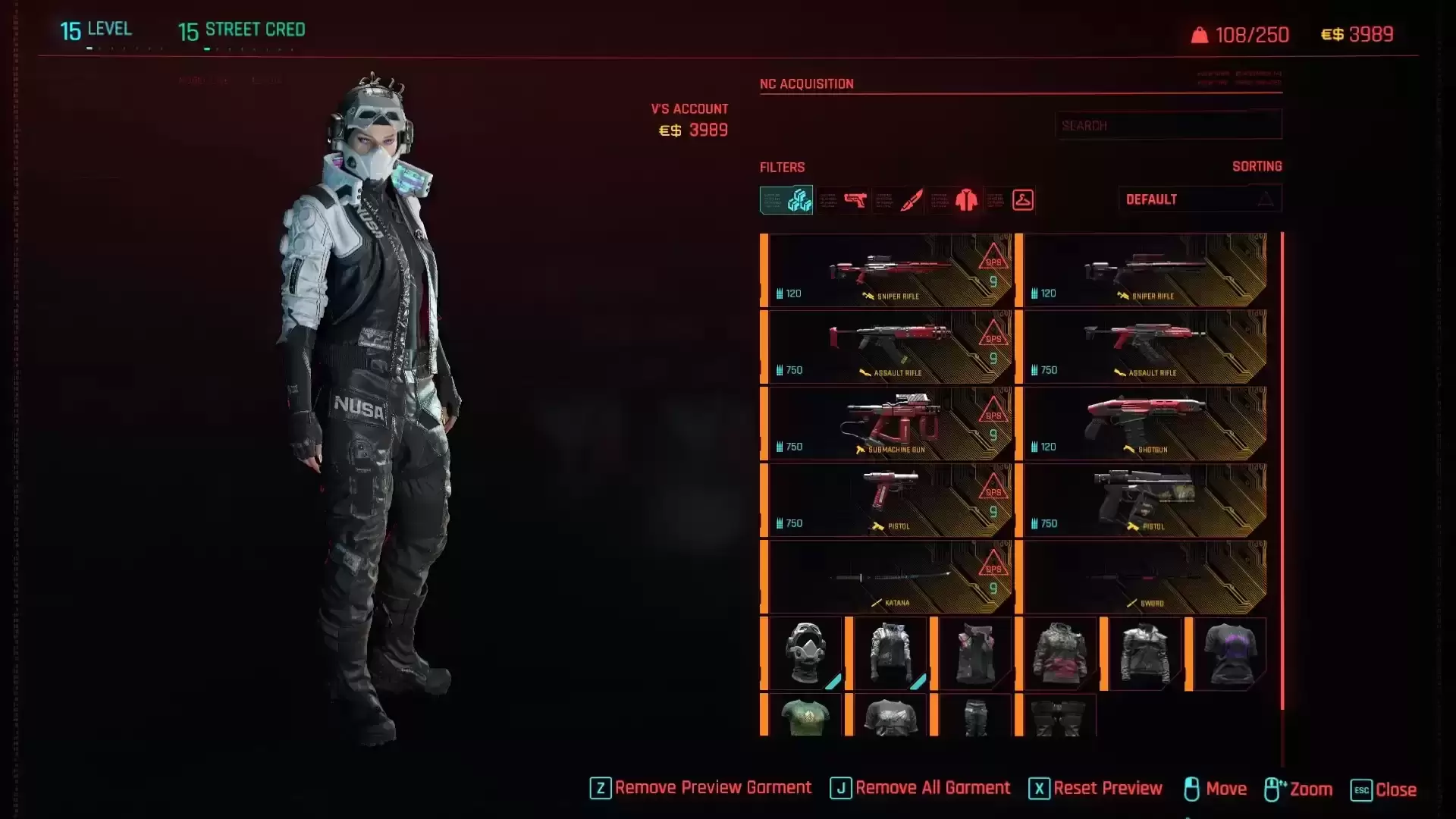The width and height of the screenshot is (1456, 819).
Task: Click the Search input field
Action: (x=1168, y=126)
